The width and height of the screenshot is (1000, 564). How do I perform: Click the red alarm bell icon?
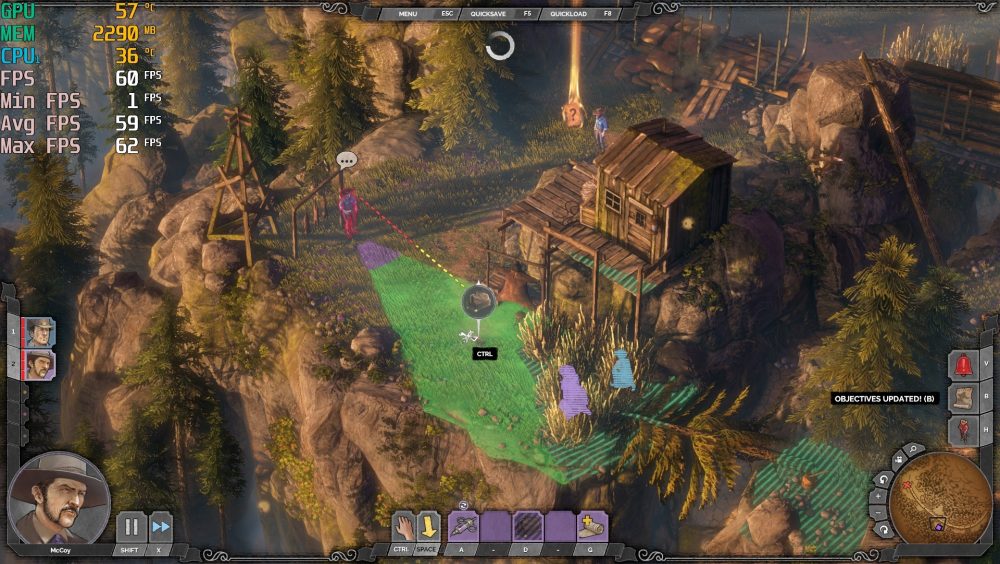pyautogui.click(x=963, y=365)
